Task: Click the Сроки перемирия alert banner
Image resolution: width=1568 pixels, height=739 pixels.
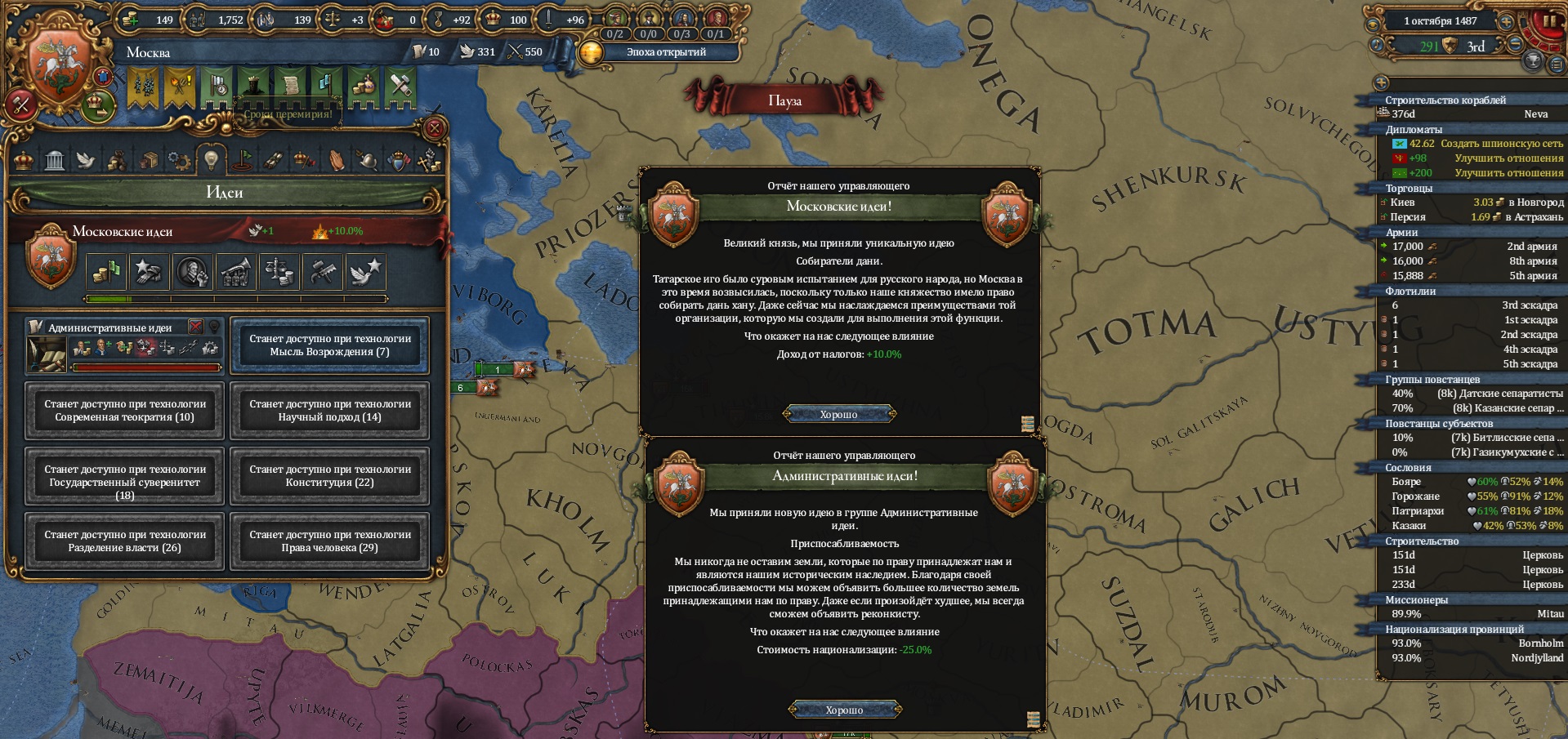Action: coord(288,114)
